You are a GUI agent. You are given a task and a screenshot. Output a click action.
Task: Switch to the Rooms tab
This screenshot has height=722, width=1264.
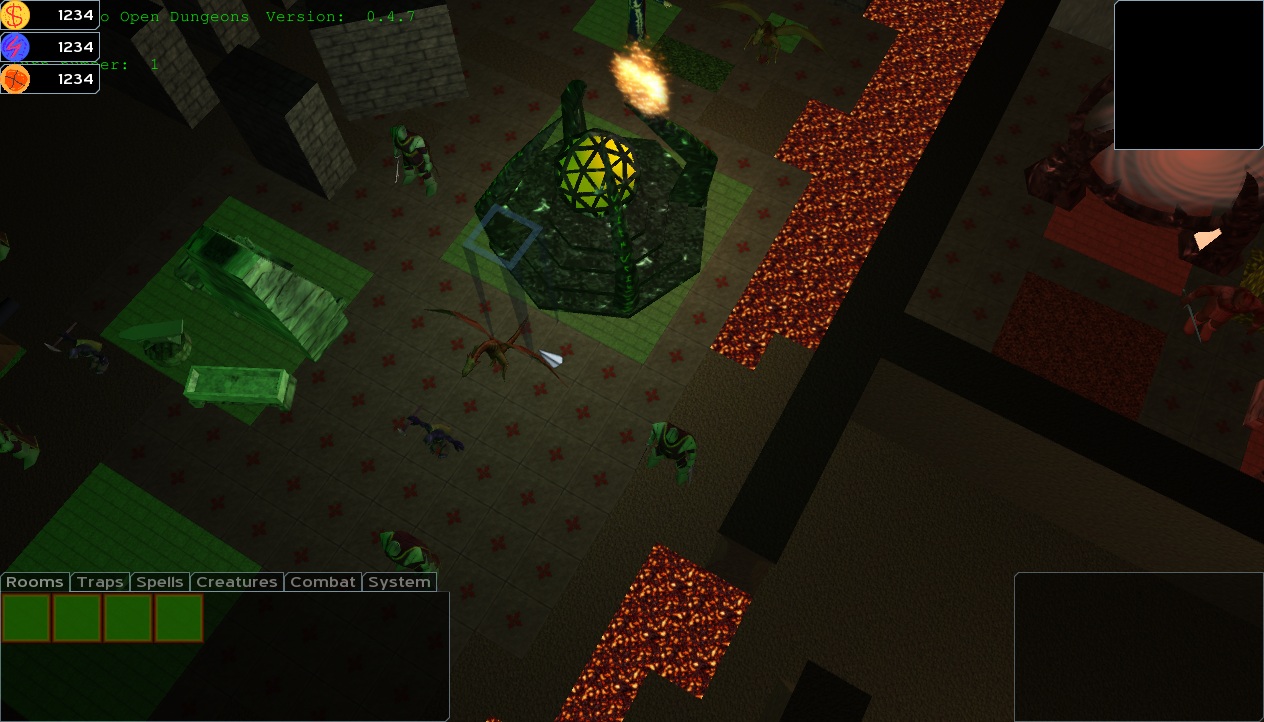tap(35, 582)
